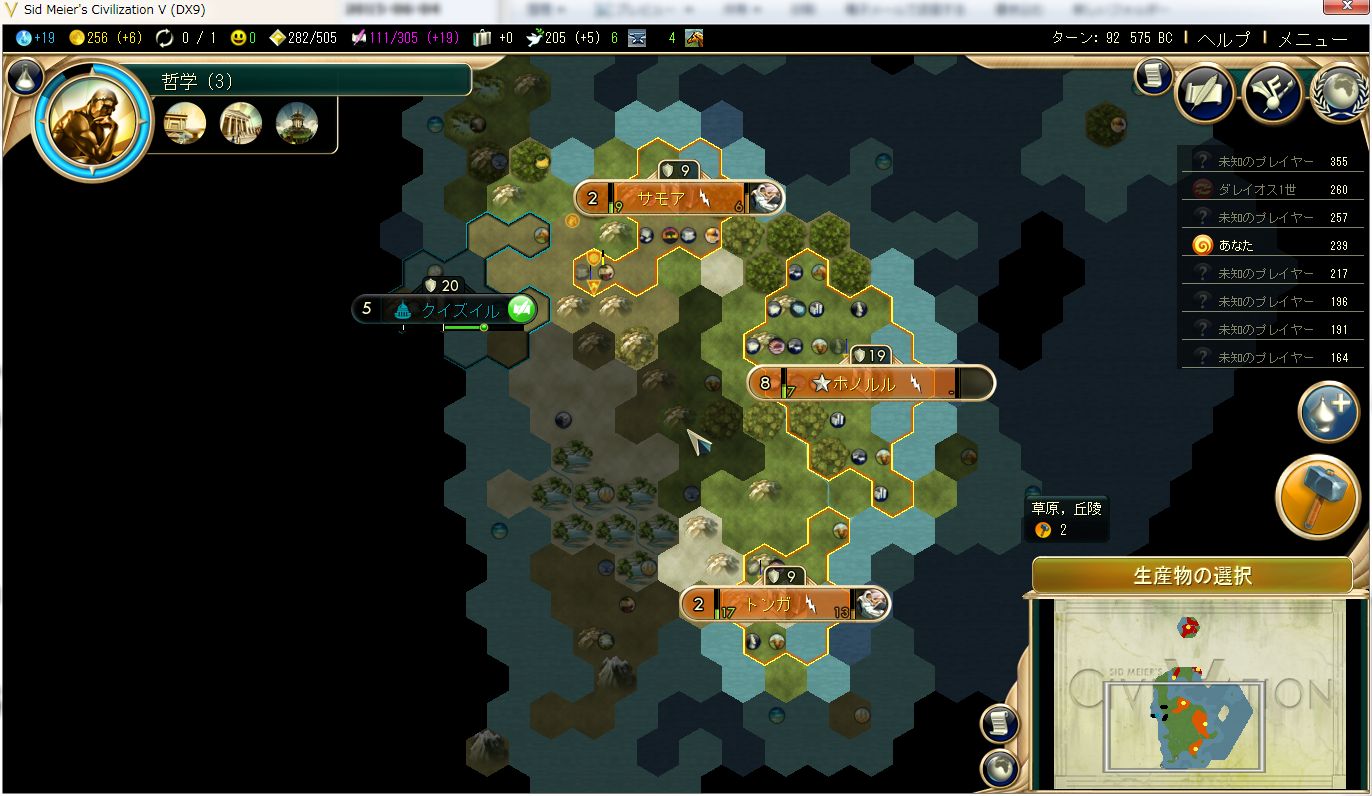
Task: Open the horn-shaped advisor button
Action: 1272,93
